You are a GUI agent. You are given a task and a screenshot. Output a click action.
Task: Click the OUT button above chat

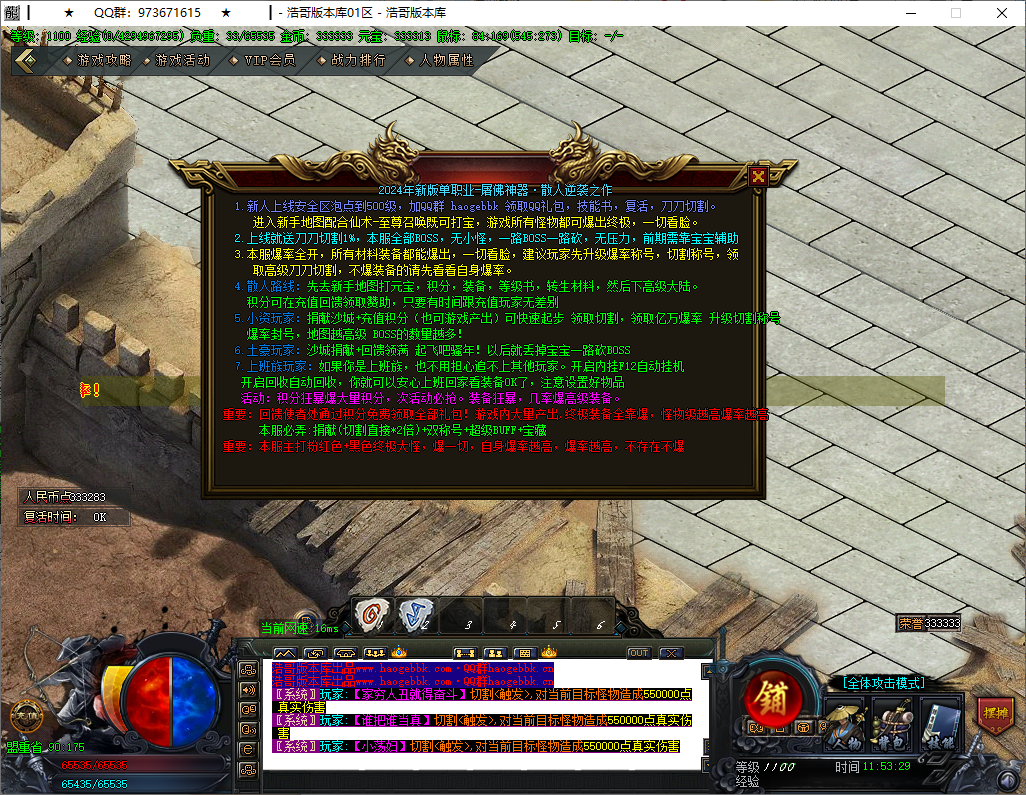[x=638, y=653]
